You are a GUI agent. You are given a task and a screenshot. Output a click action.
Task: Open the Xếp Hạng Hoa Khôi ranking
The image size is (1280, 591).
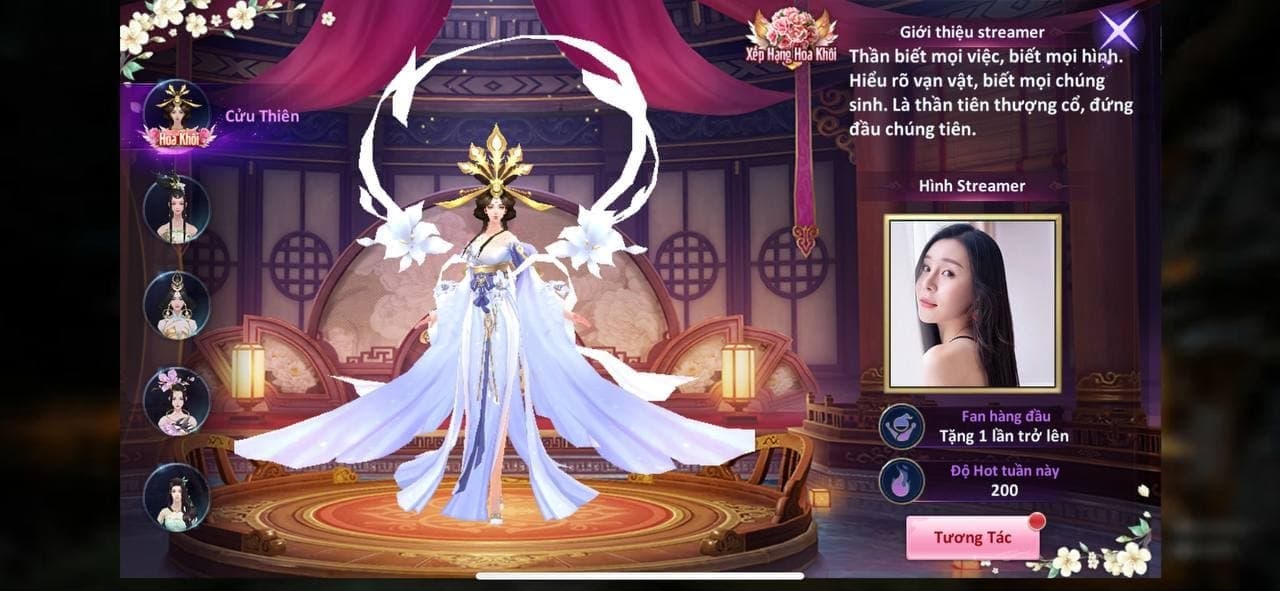pos(791,40)
